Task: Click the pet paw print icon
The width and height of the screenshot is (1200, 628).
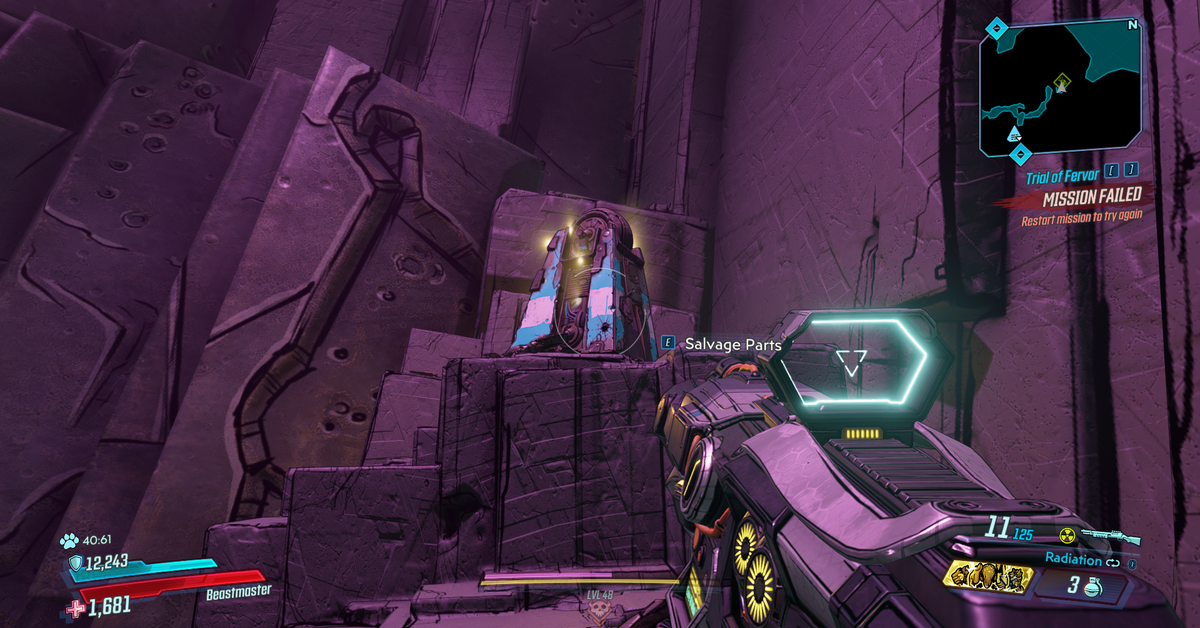Action: [x=69, y=541]
